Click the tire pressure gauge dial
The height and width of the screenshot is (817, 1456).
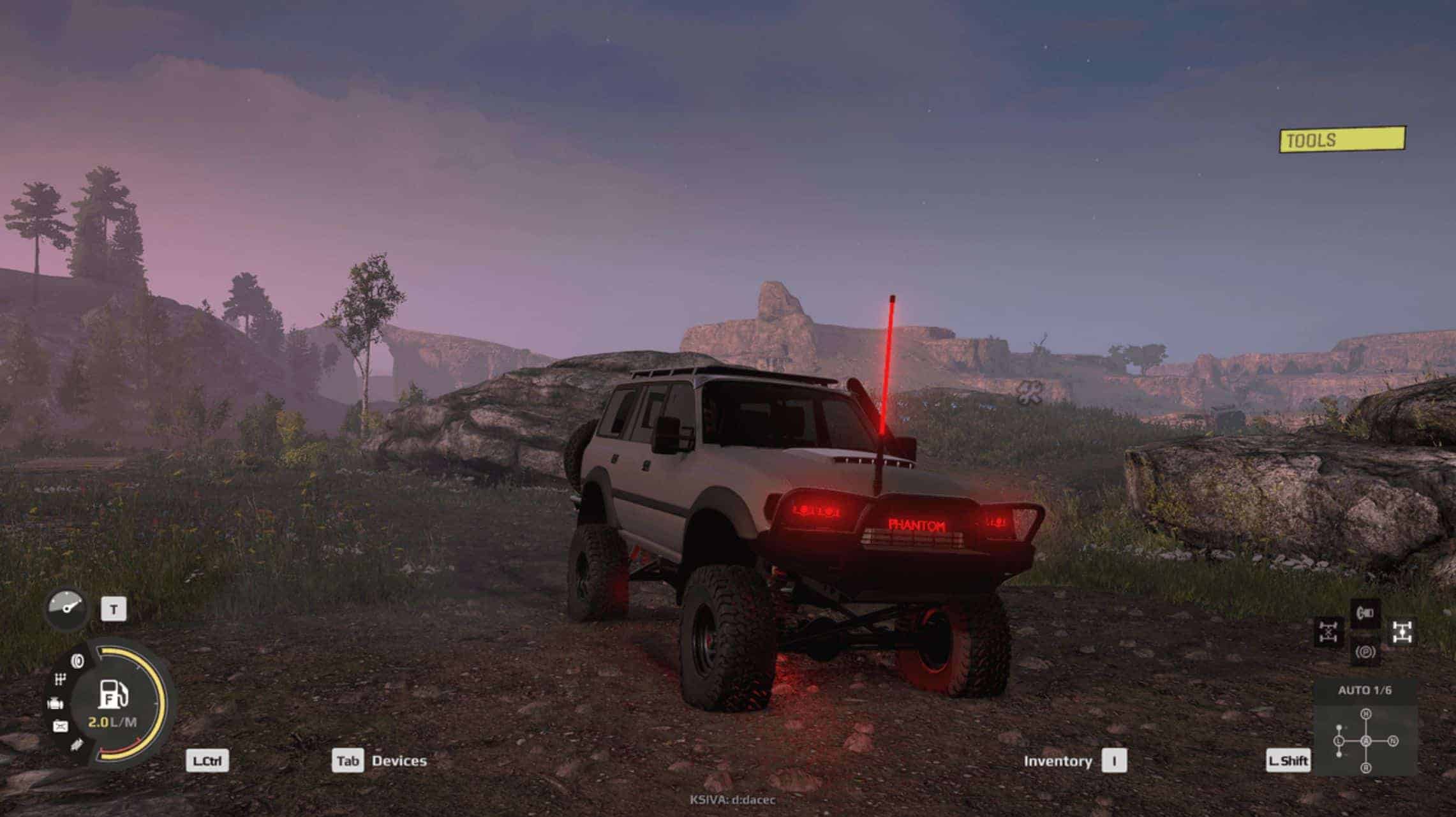[x=67, y=608]
